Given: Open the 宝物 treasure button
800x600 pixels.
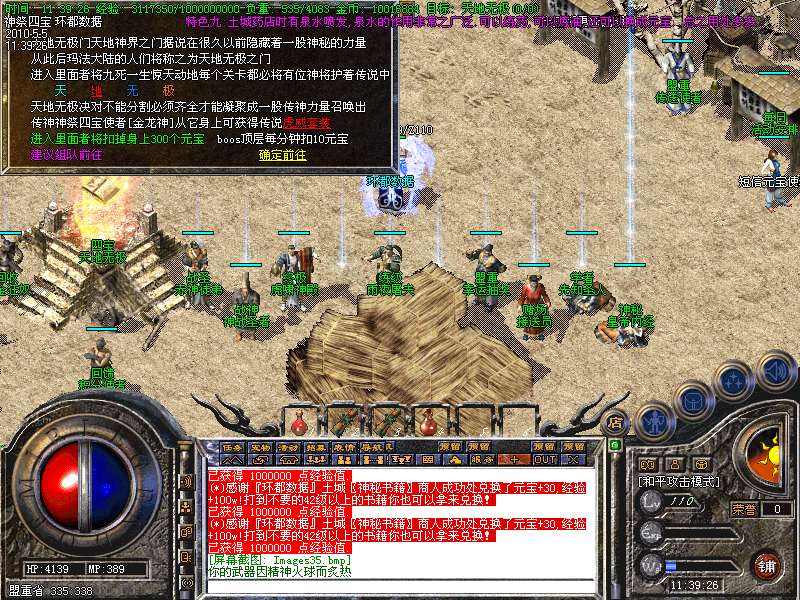Looking at the screenshot, I should 260,446.
